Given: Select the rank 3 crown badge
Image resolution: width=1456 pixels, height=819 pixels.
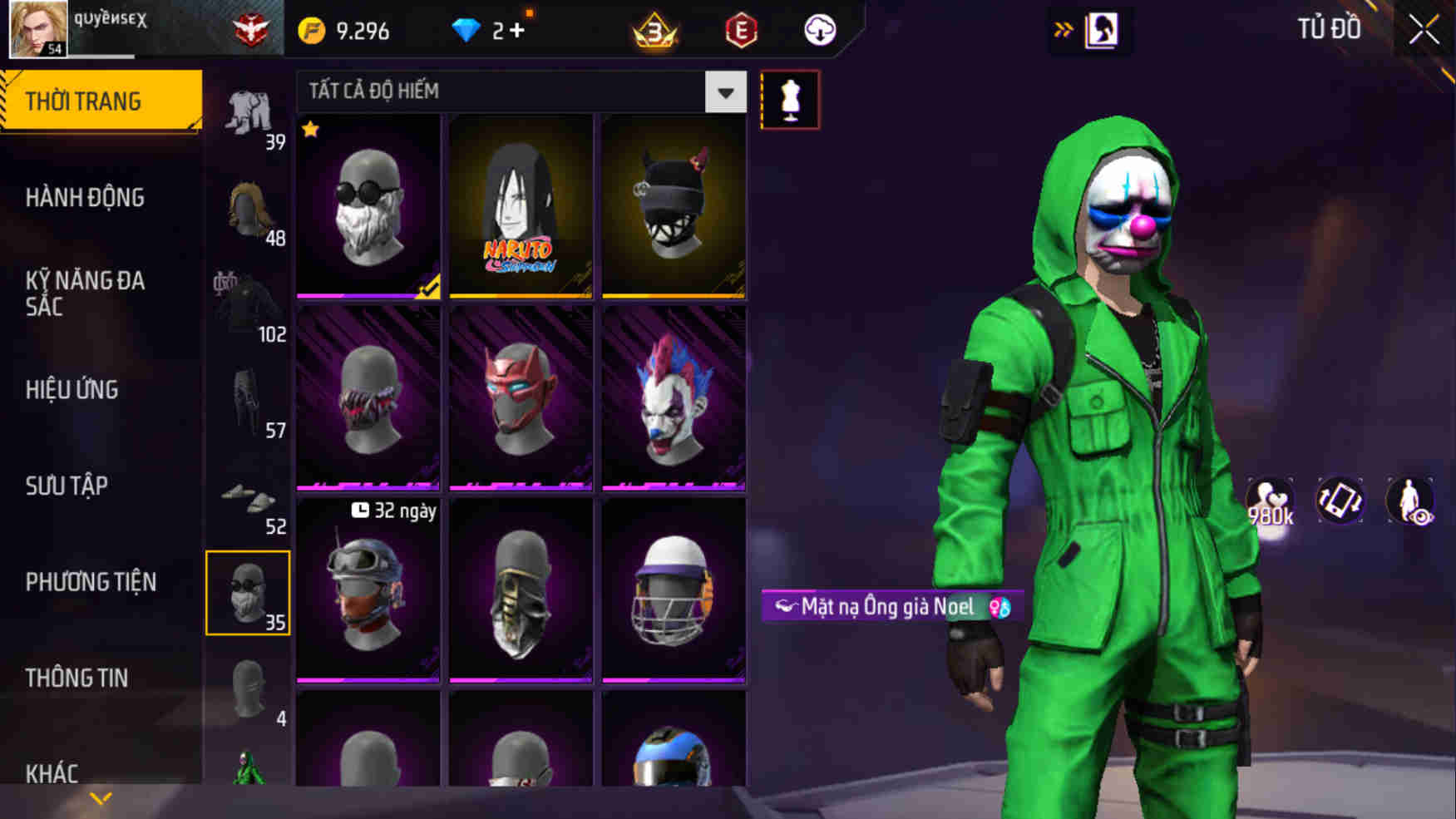Looking at the screenshot, I should tap(654, 30).
